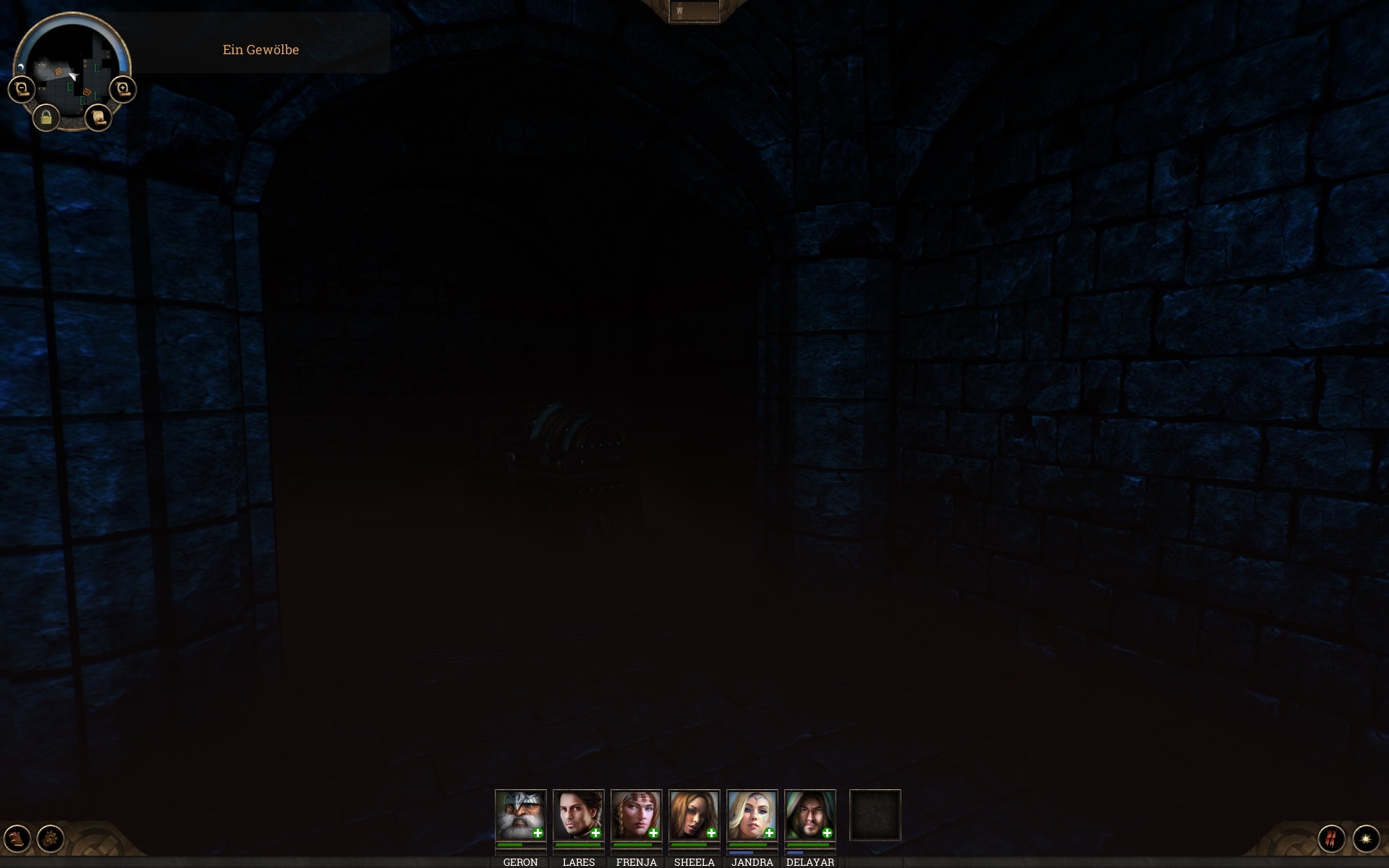Activate the glowing light burst icon
This screenshot has width=1389, height=868.
pos(1366,838)
